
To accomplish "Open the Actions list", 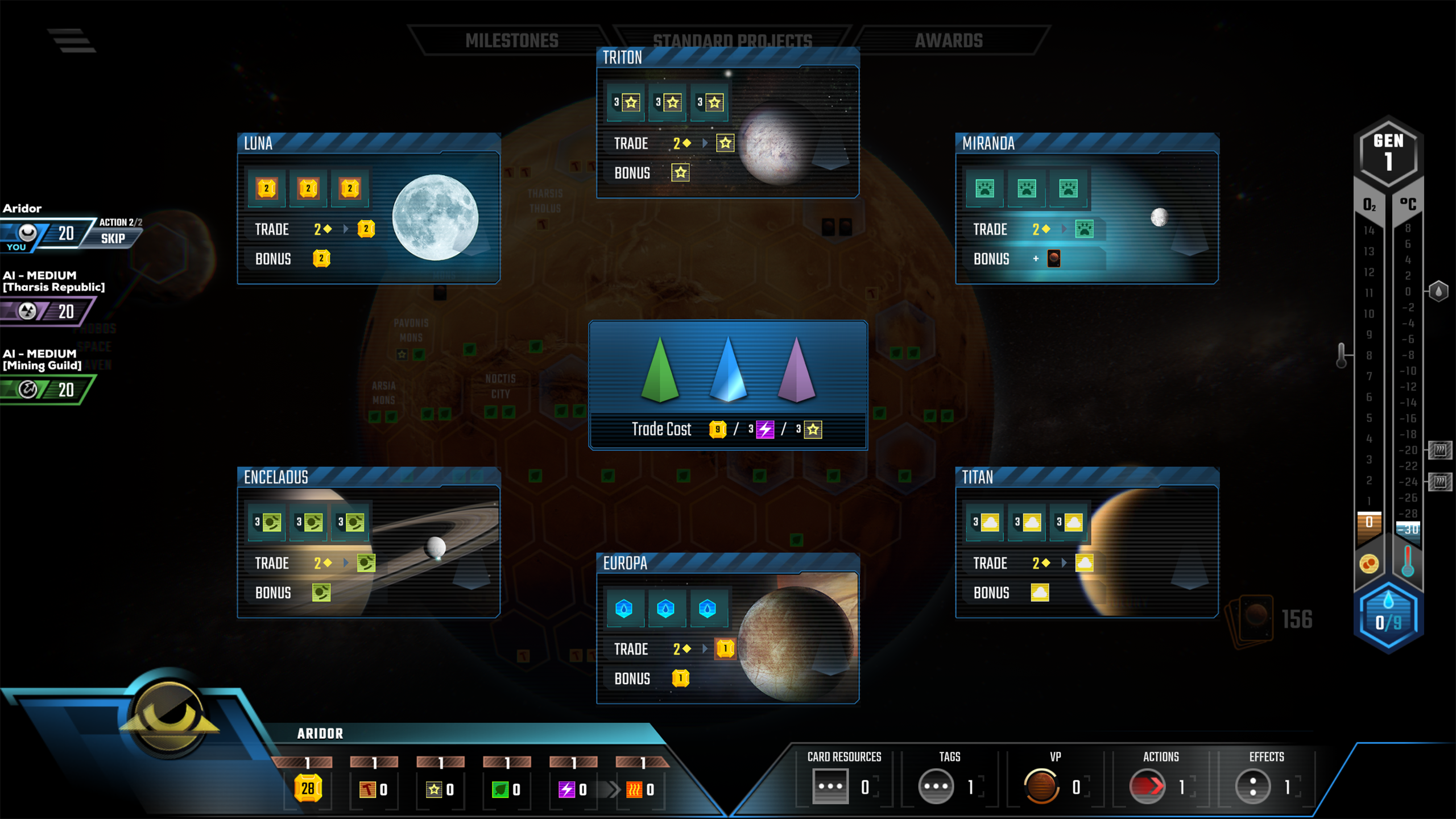I will click(1147, 787).
